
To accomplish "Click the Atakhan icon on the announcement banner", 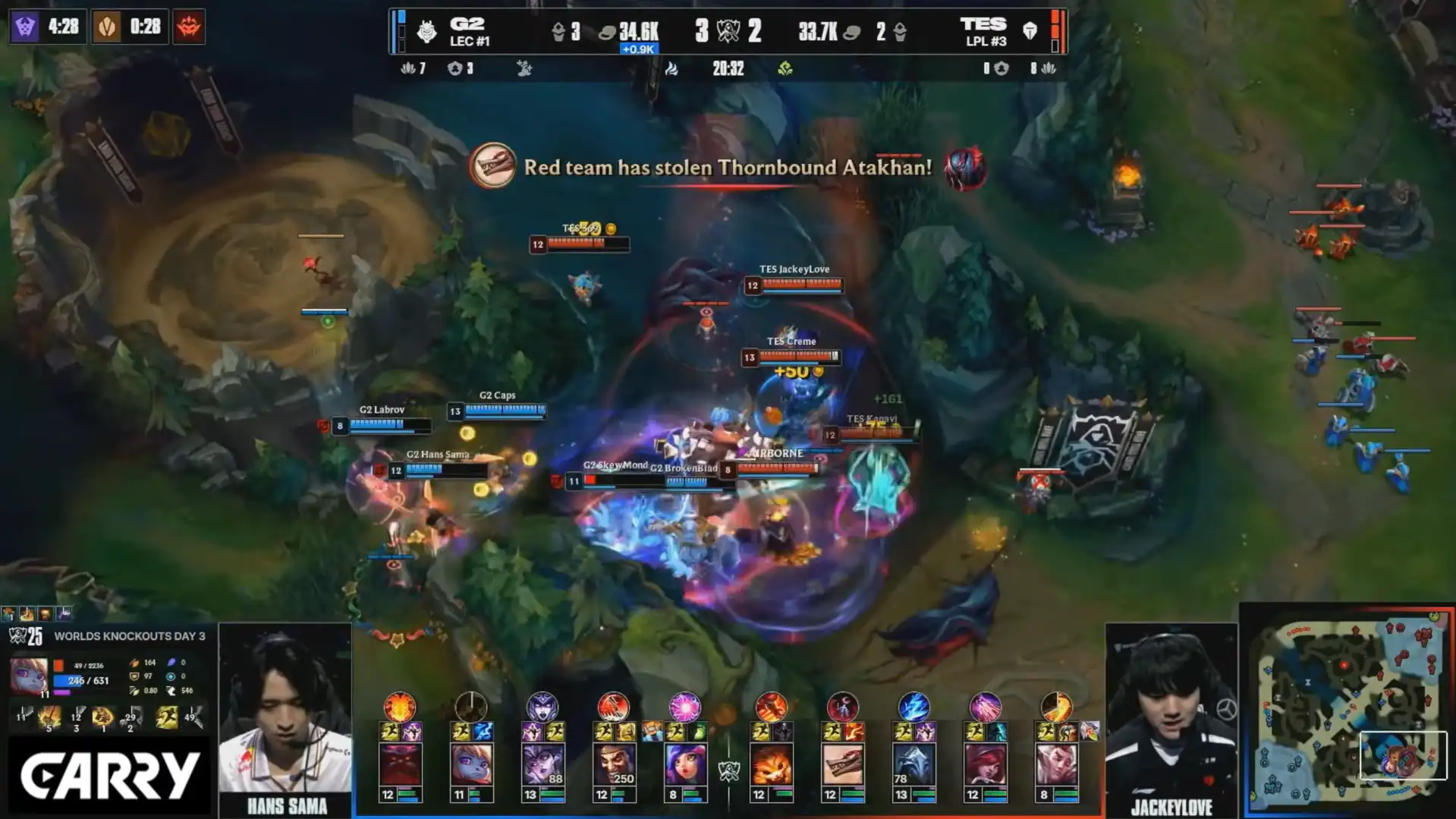I will (x=965, y=168).
